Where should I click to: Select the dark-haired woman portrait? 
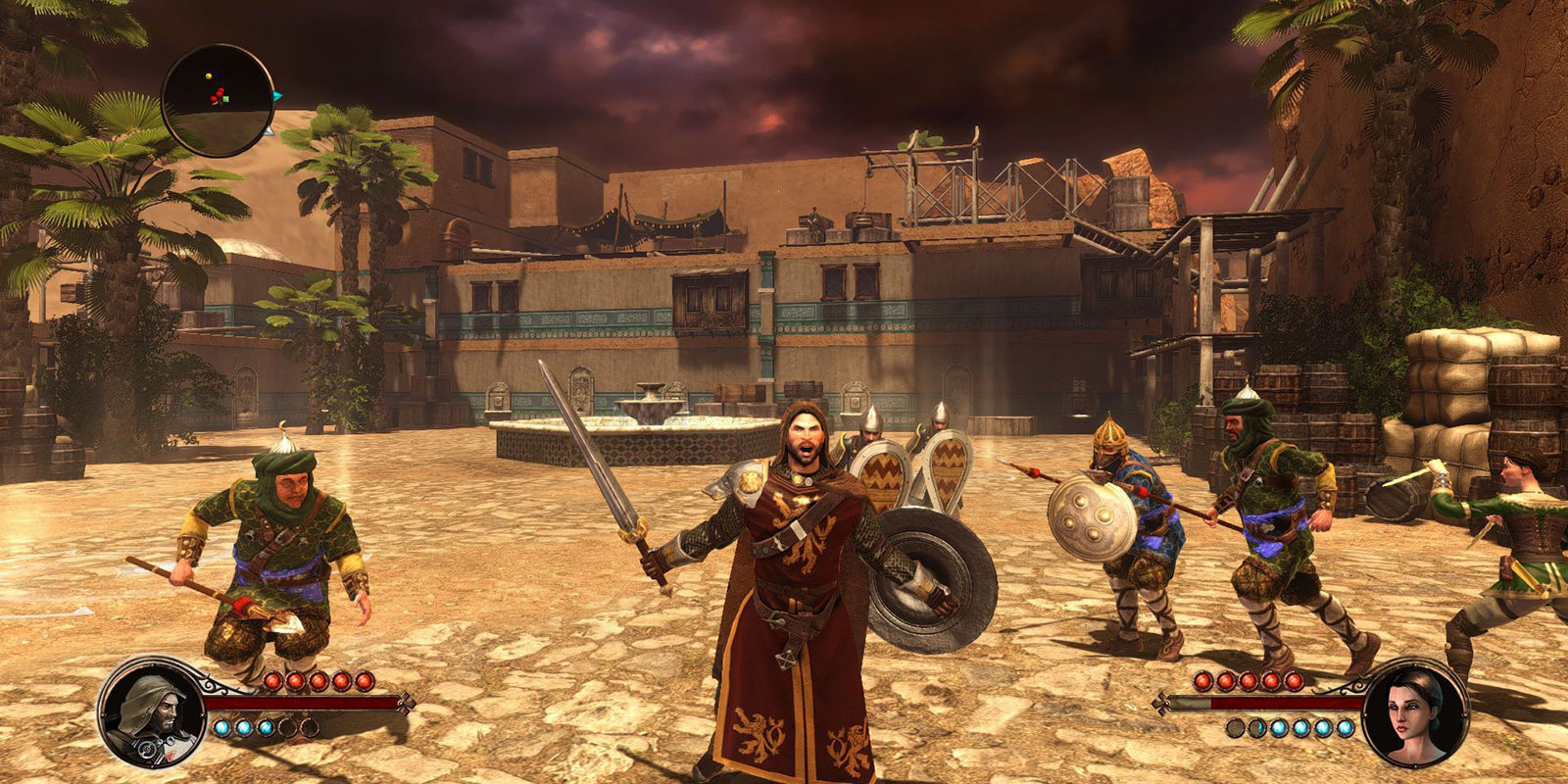(x=1414, y=712)
